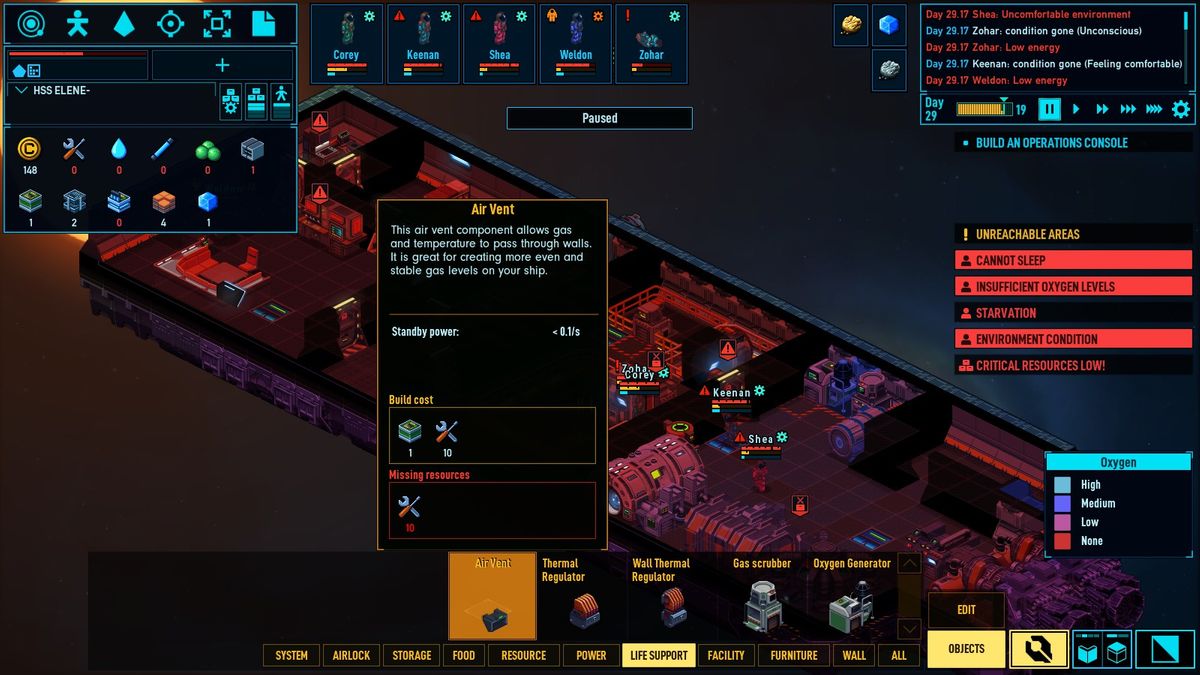Show the AIRLOCK category tab

(351, 655)
